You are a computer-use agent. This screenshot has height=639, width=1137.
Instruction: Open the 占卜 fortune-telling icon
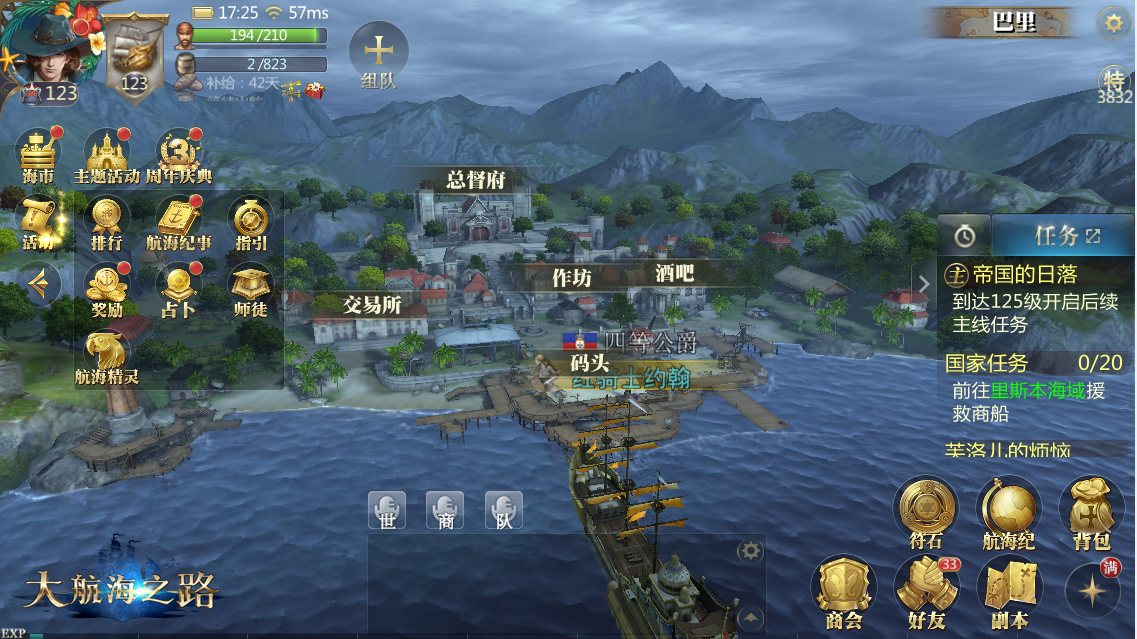179,289
